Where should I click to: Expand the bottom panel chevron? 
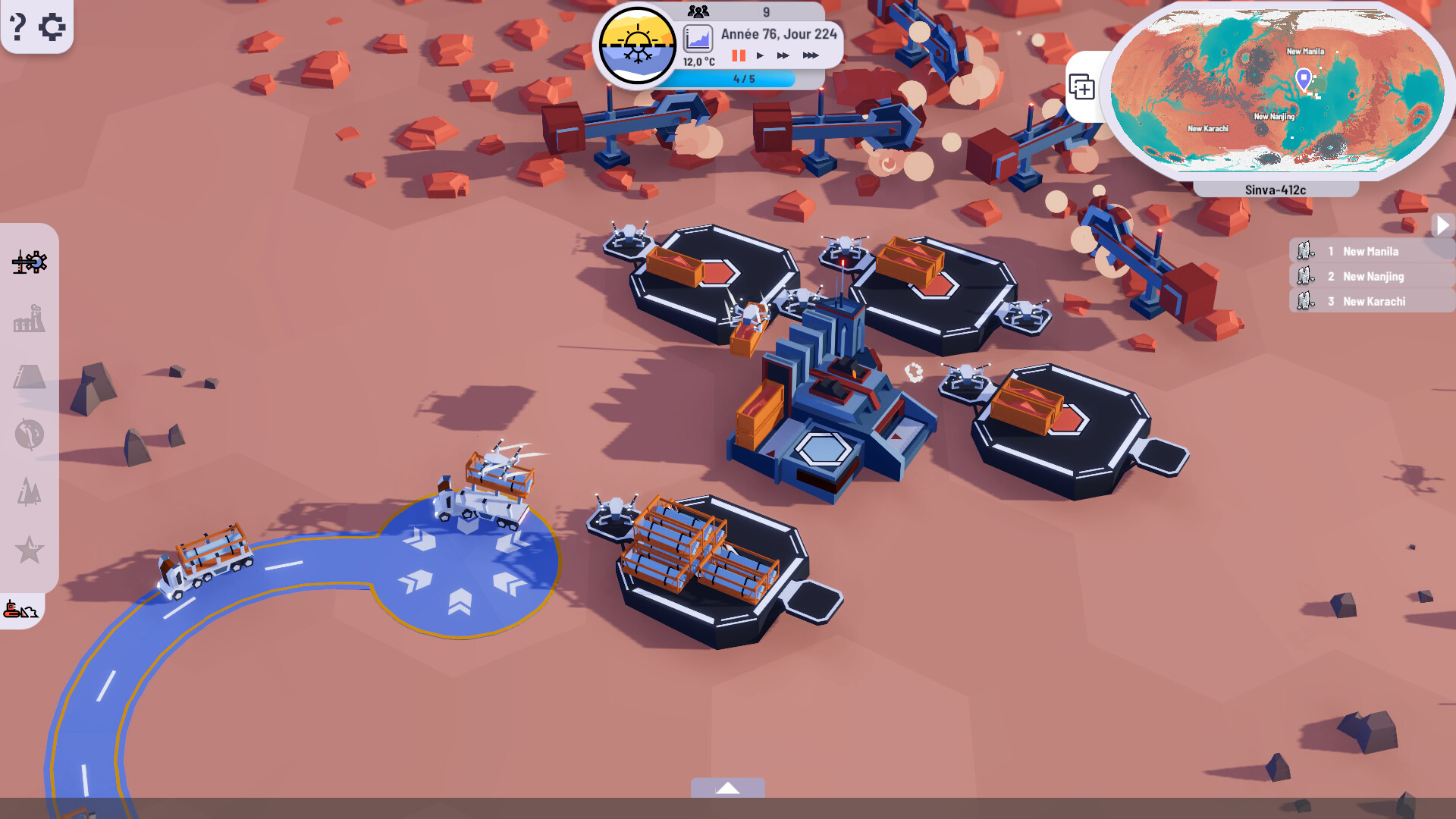728,789
